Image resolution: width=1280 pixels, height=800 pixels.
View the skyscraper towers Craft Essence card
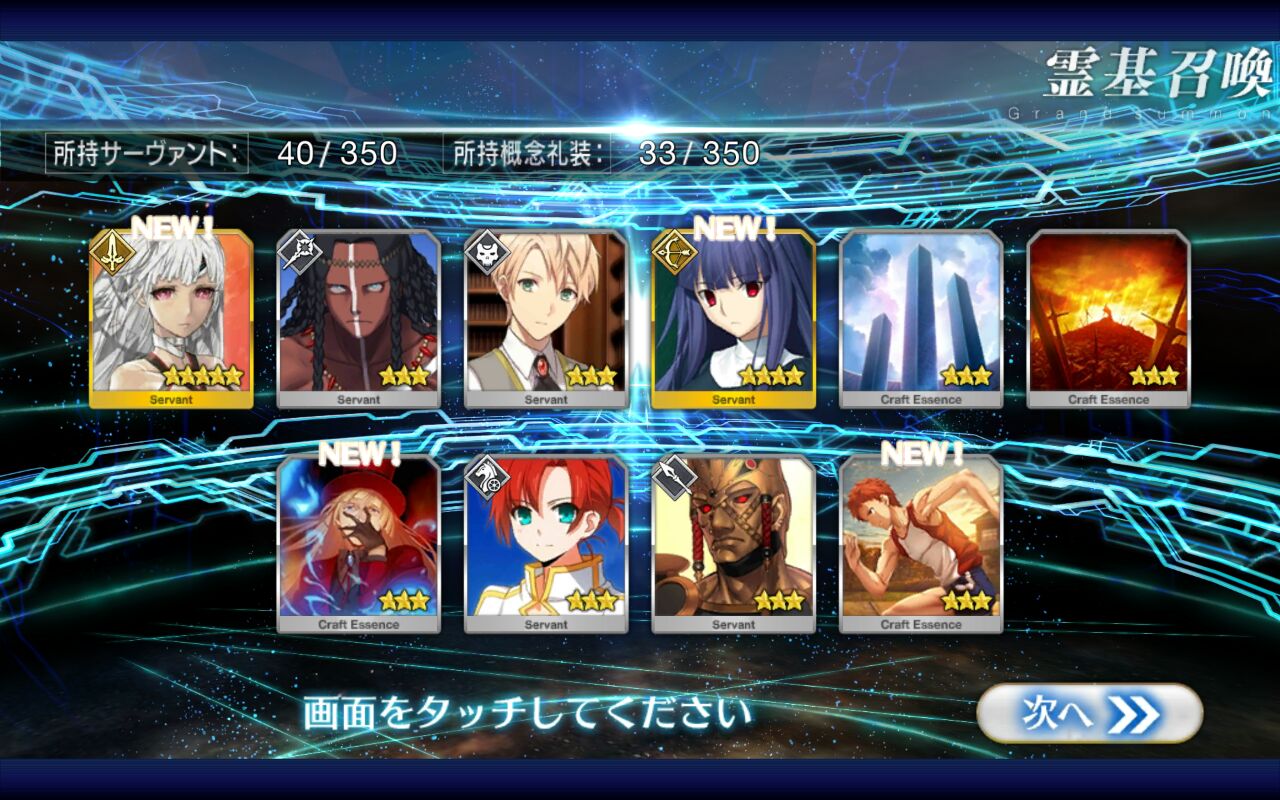[921, 319]
